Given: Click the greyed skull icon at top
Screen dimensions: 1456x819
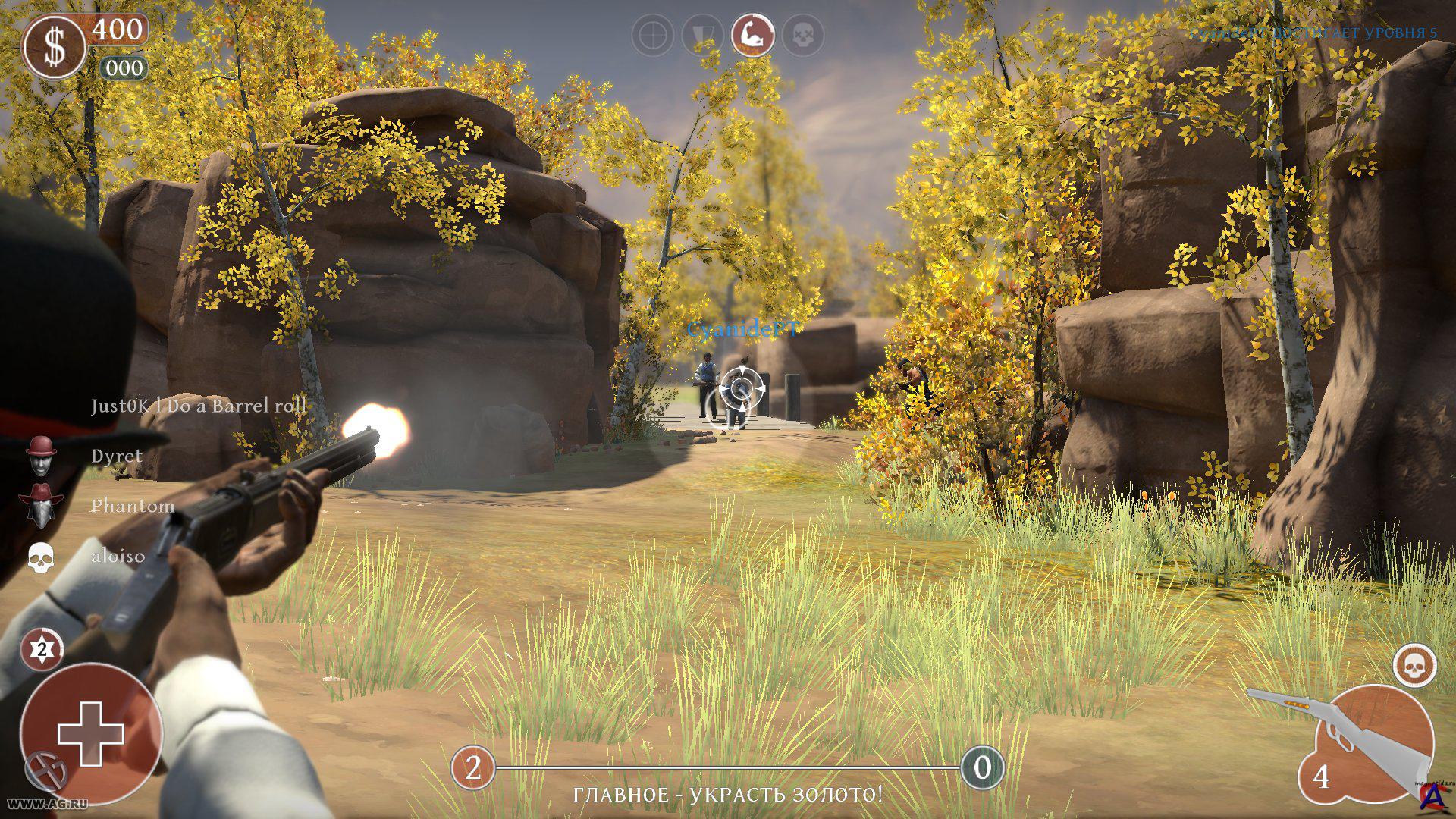Looking at the screenshot, I should tap(802, 35).
